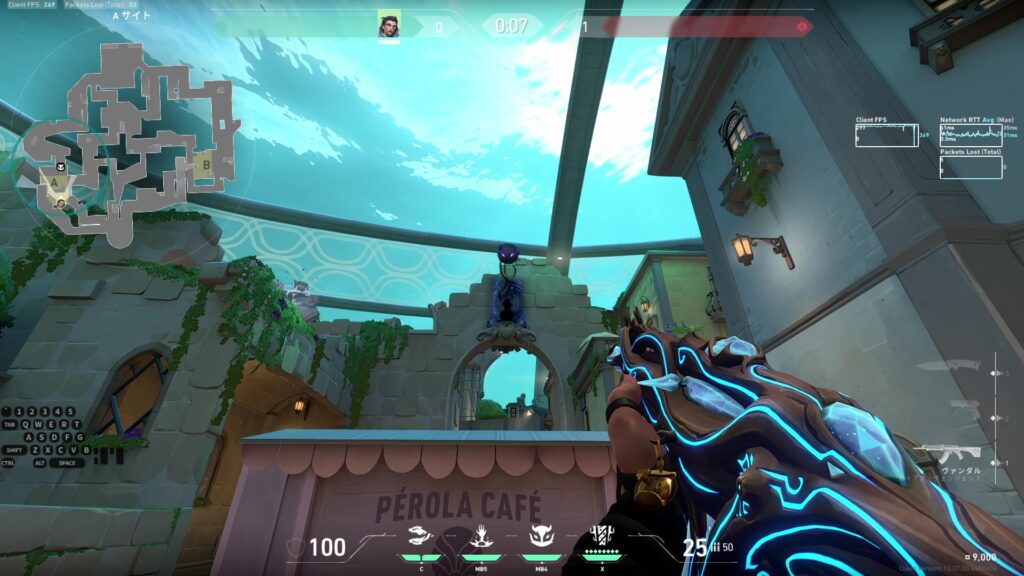Click the agent portrait in the top scoreboard
The width and height of the screenshot is (1024, 576).
389,25
